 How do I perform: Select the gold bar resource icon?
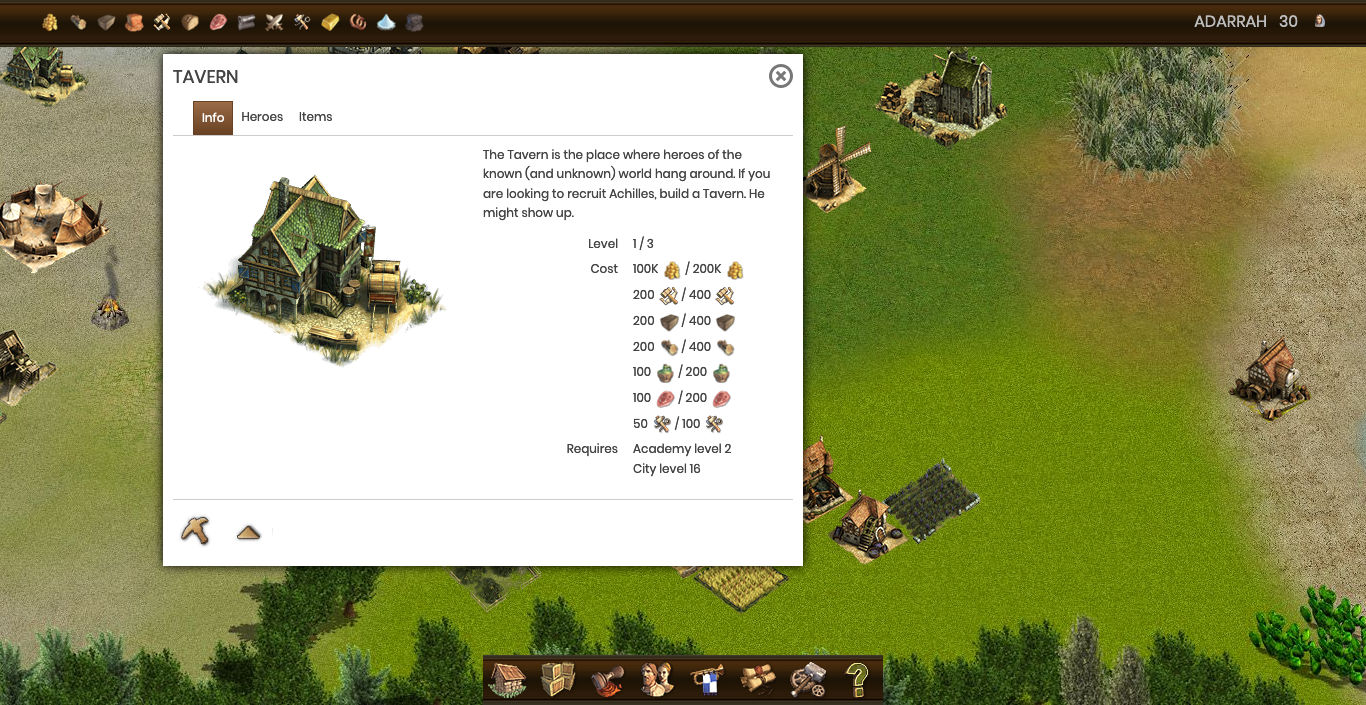coord(330,22)
